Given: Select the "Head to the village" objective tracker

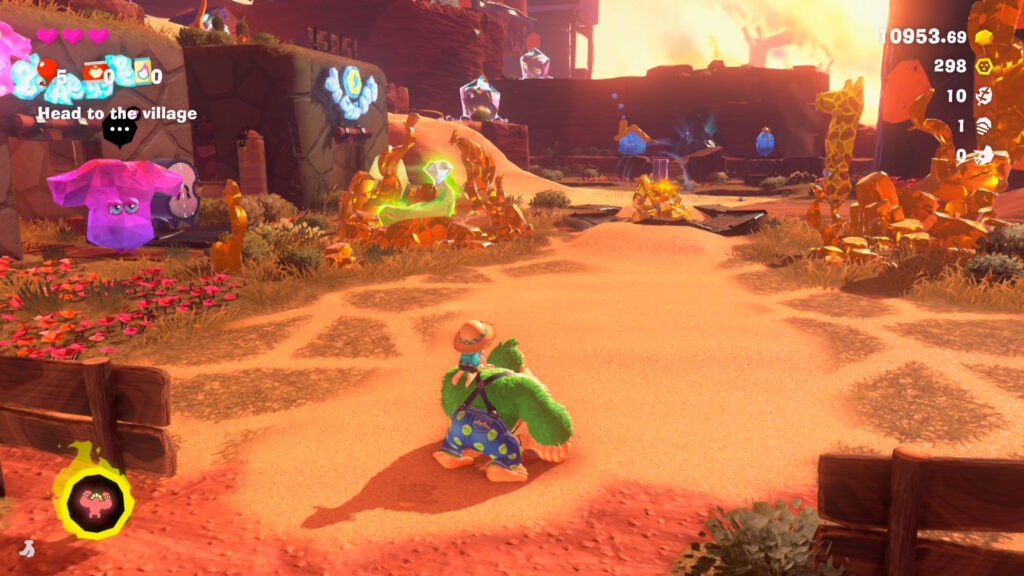Looking at the screenshot, I should tap(117, 114).
